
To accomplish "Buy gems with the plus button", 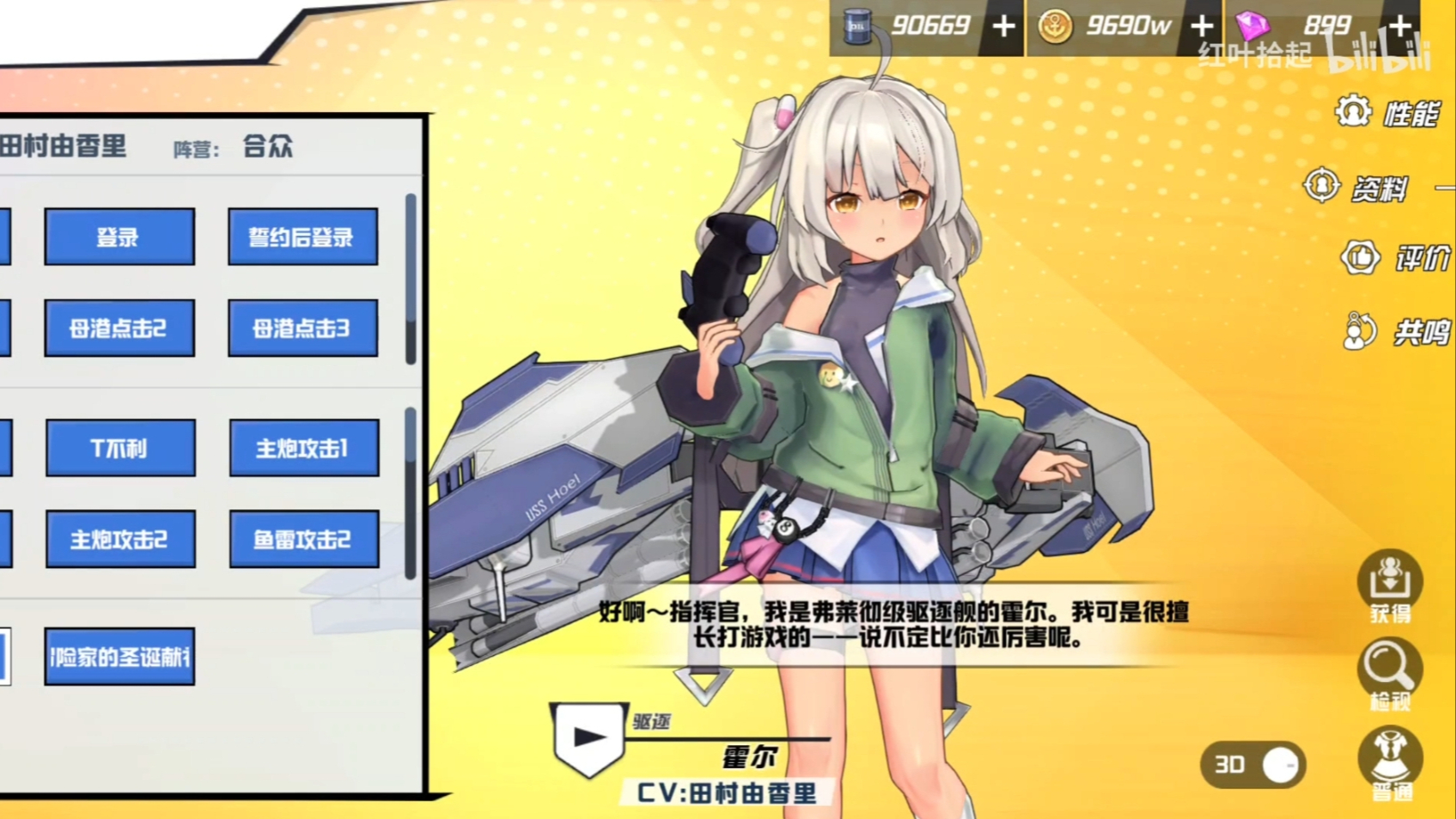I will [x=1399, y=27].
